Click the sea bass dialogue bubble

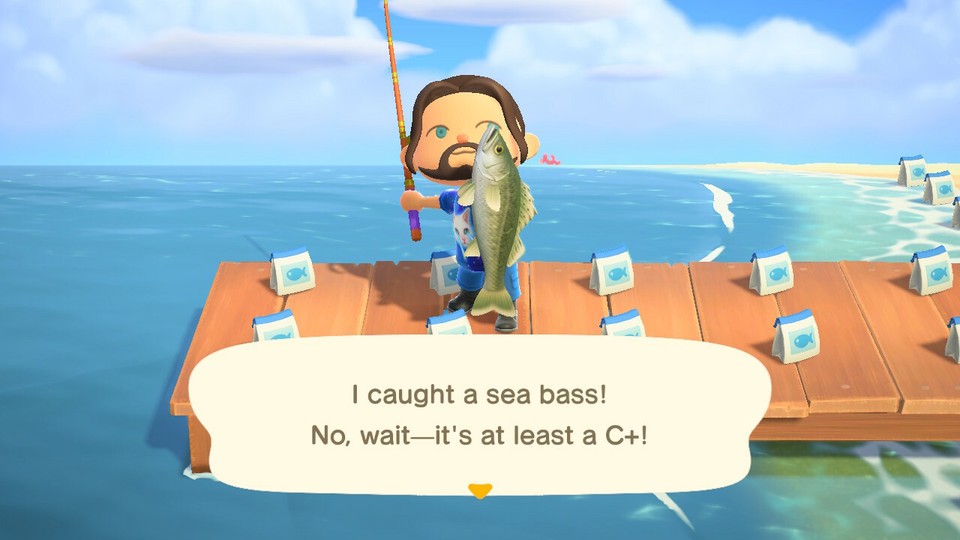[x=480, y=415]
